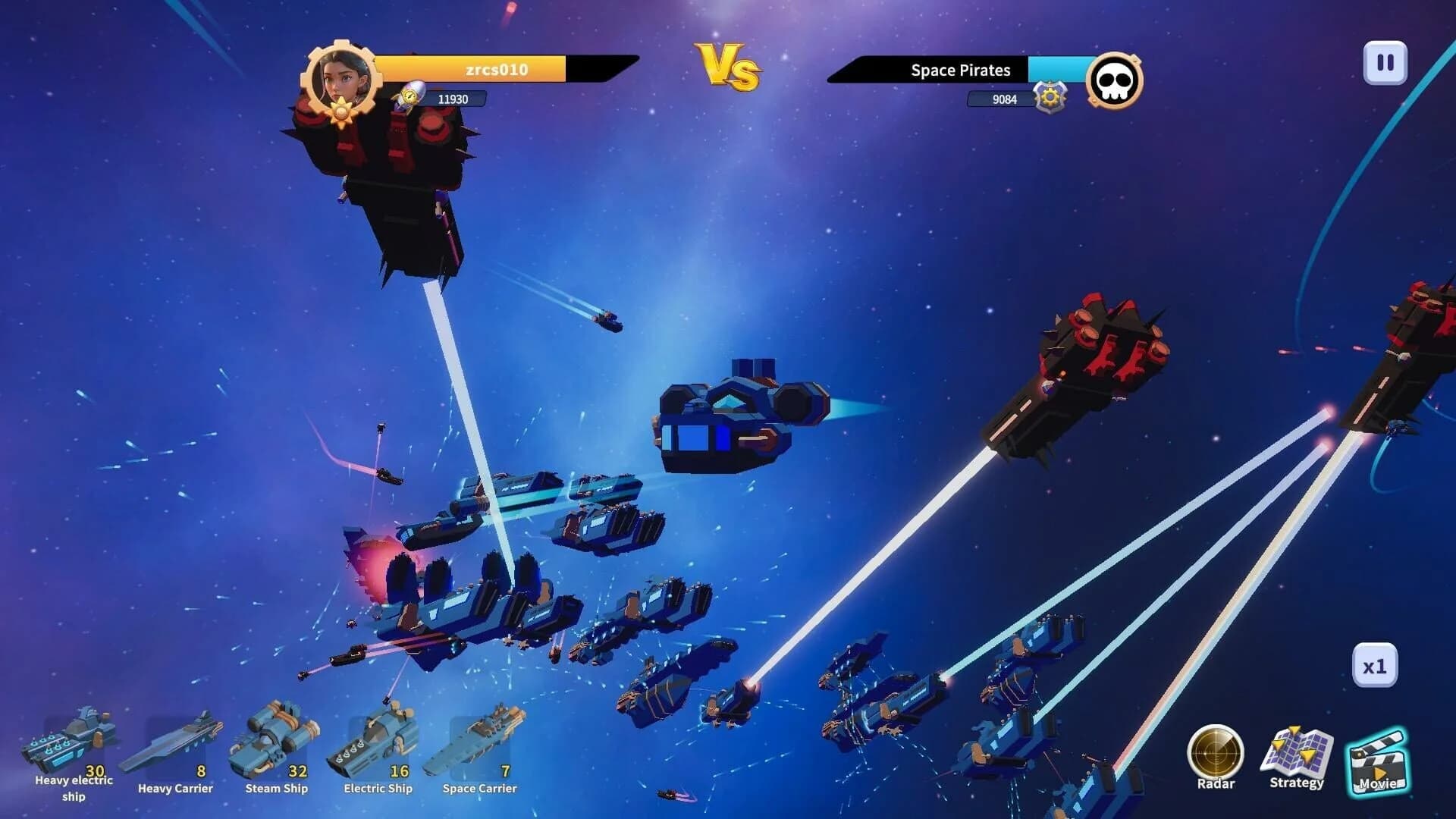1456x819 pixels.
Task: Click the 11930 score plate
Action: (453, 98)
